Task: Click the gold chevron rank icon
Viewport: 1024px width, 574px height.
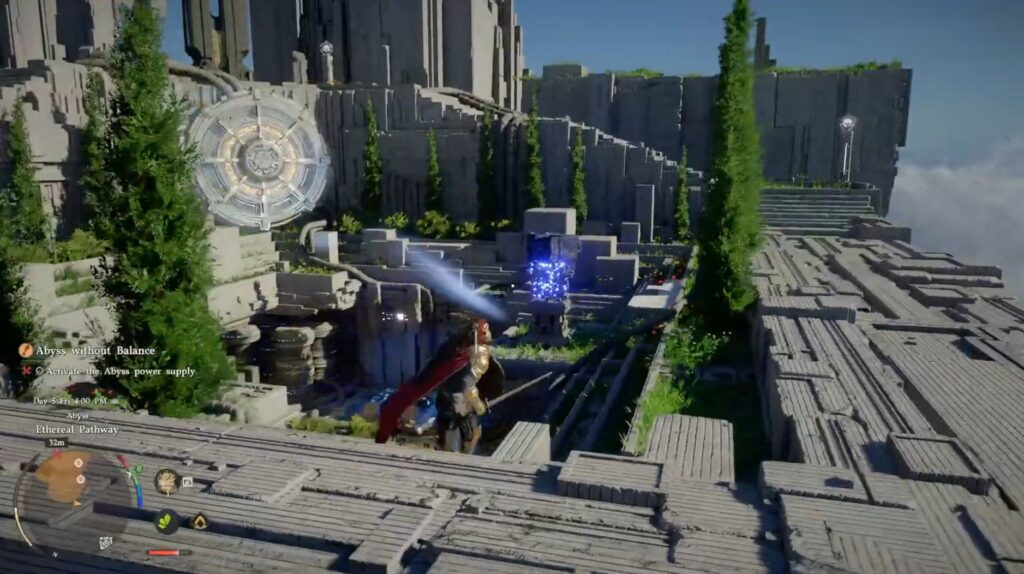Action: tap(199, 521)
